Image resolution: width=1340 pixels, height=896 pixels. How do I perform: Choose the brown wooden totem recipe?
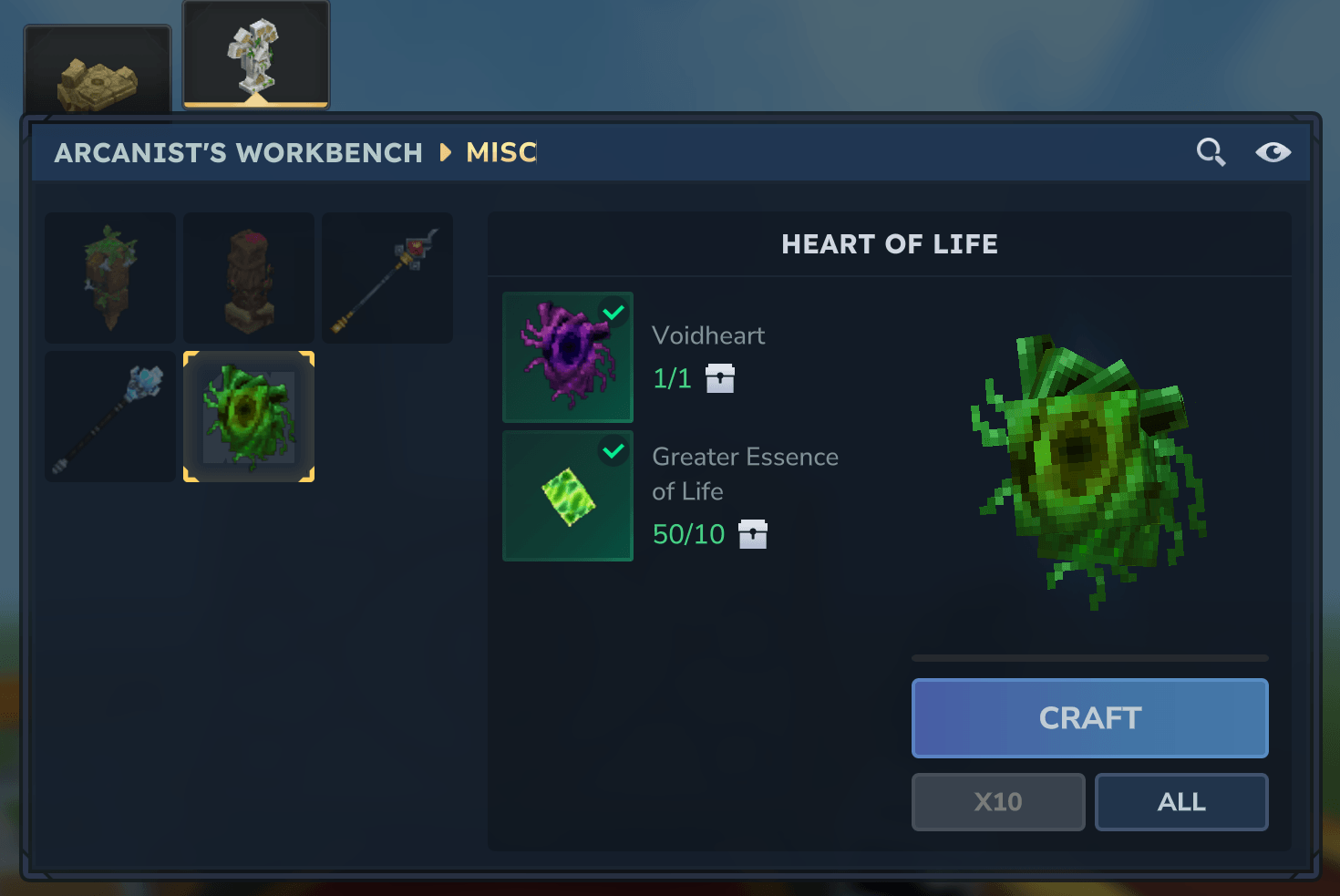click(x=249, y=278)
